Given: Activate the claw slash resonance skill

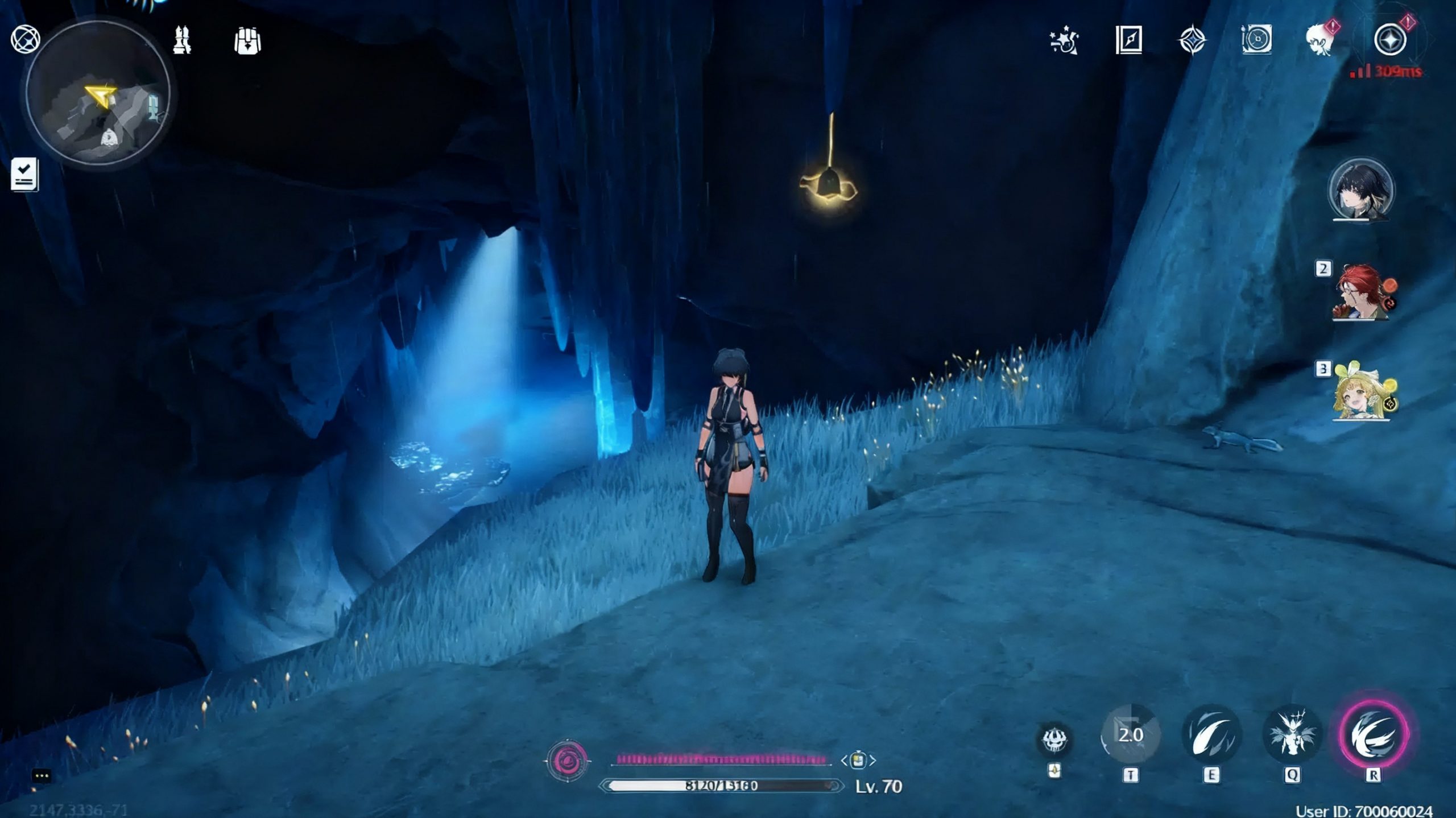Looking at the screenshot, I should pyautogui.click(x=1211, y=735).
